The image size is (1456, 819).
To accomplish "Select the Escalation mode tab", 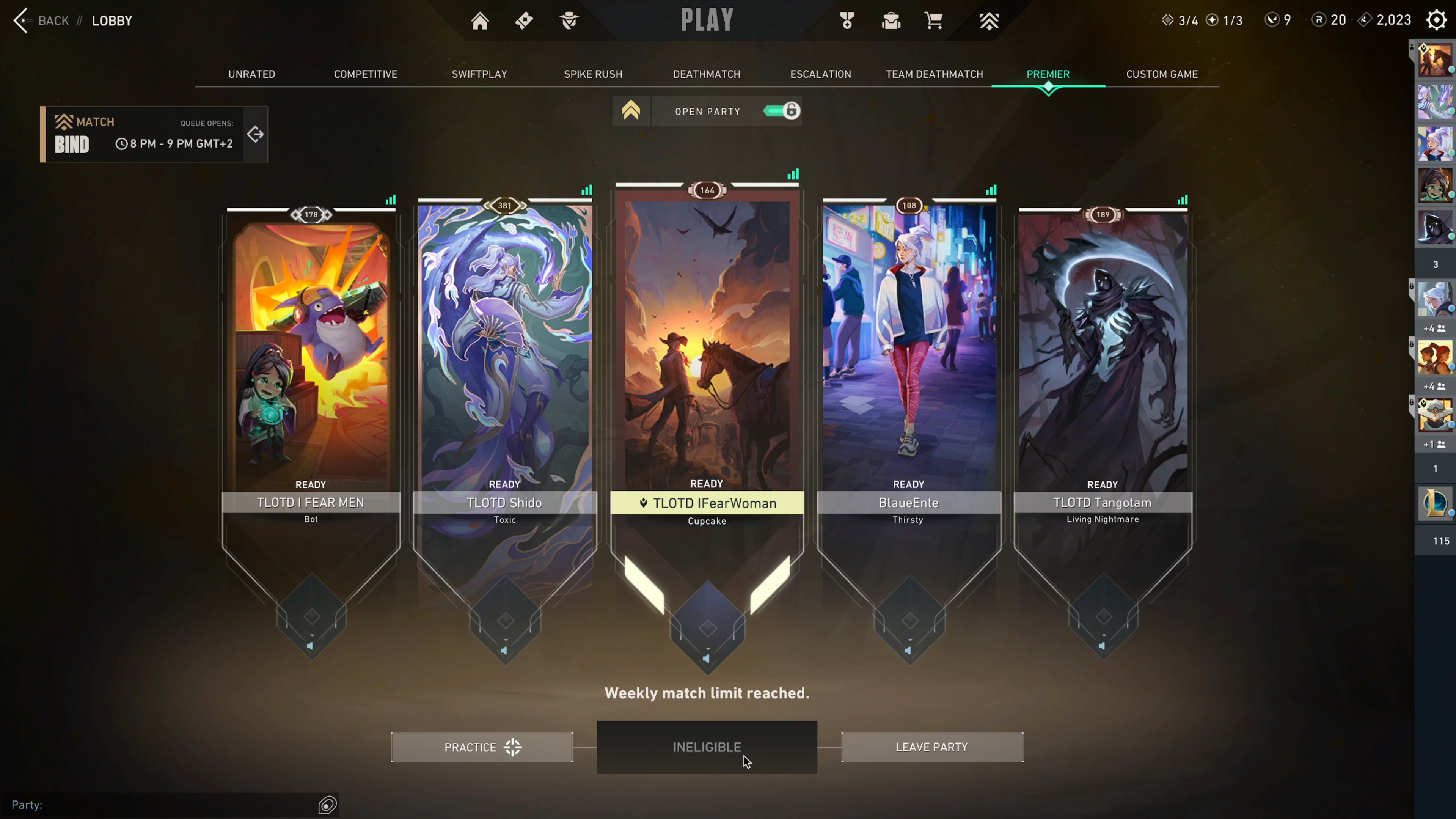I will tap(820, 74).
